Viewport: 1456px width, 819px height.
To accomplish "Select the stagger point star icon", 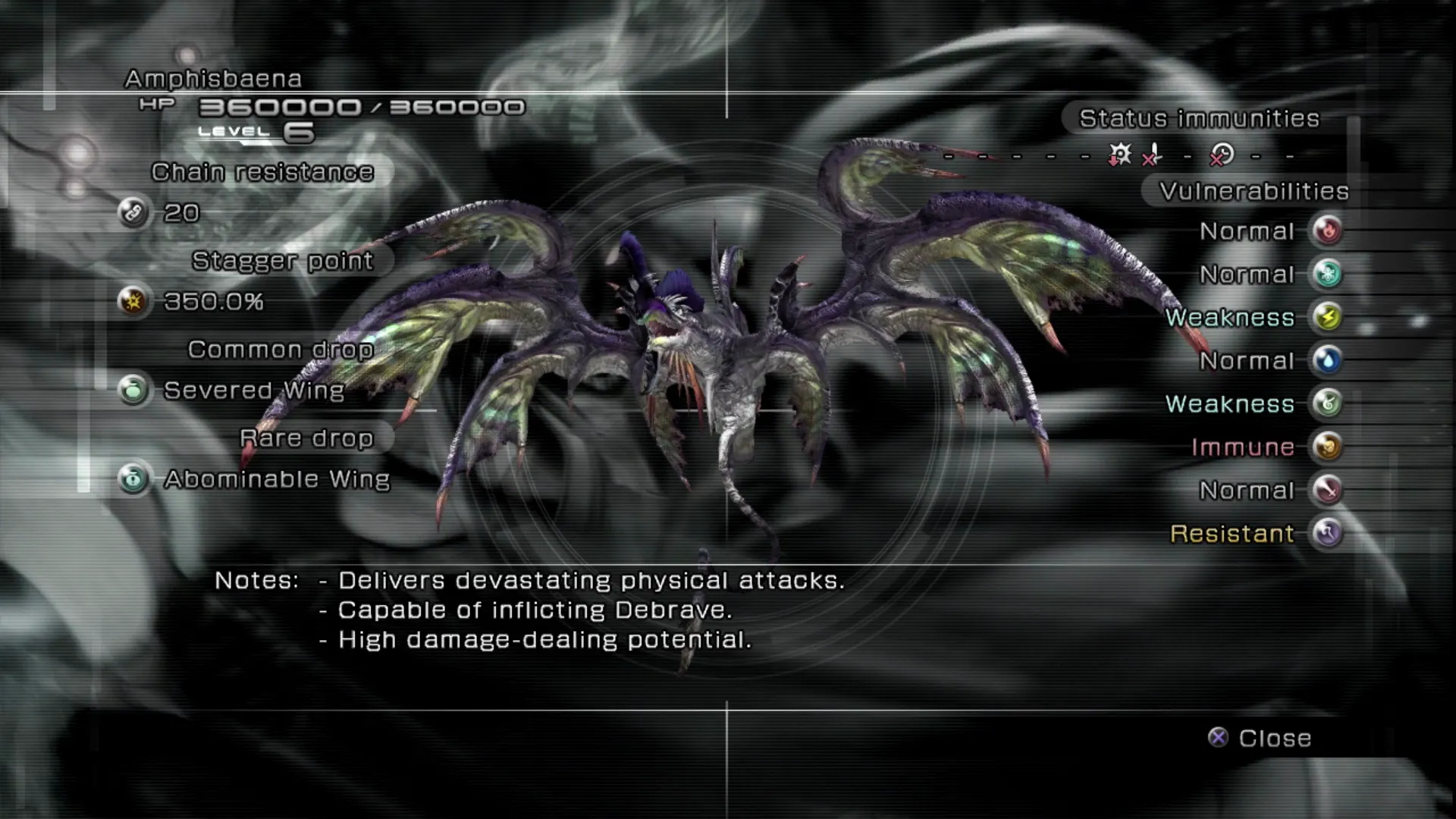I will coord(133,302).
